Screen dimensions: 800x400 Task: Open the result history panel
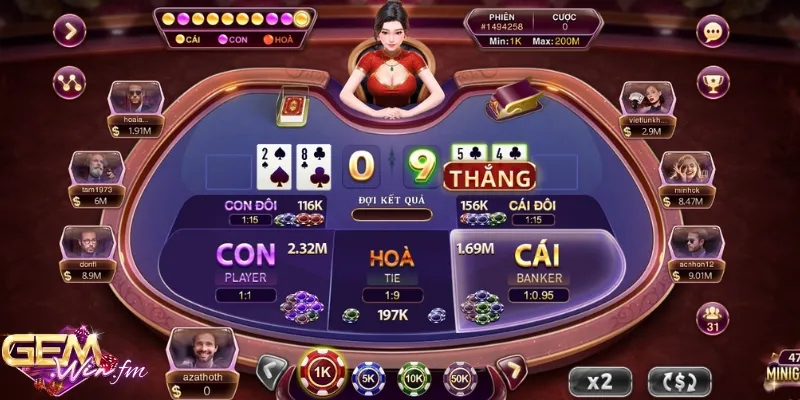(235, 20)
